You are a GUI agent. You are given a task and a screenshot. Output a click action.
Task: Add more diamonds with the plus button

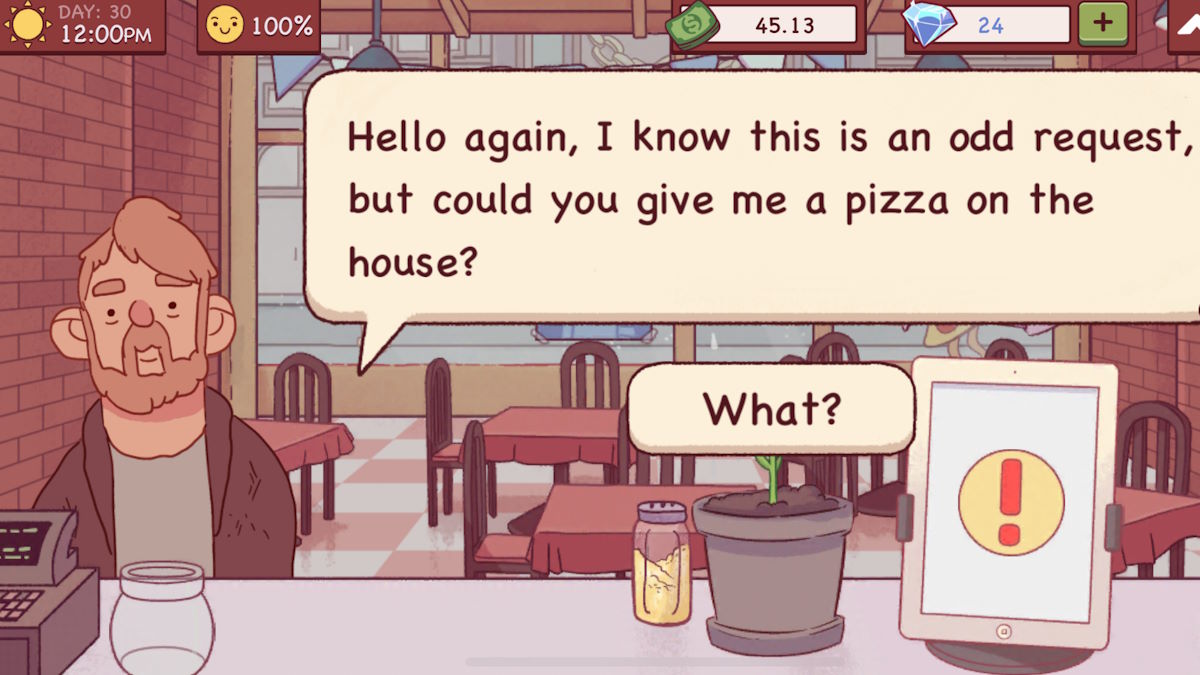click(1102, 24)
